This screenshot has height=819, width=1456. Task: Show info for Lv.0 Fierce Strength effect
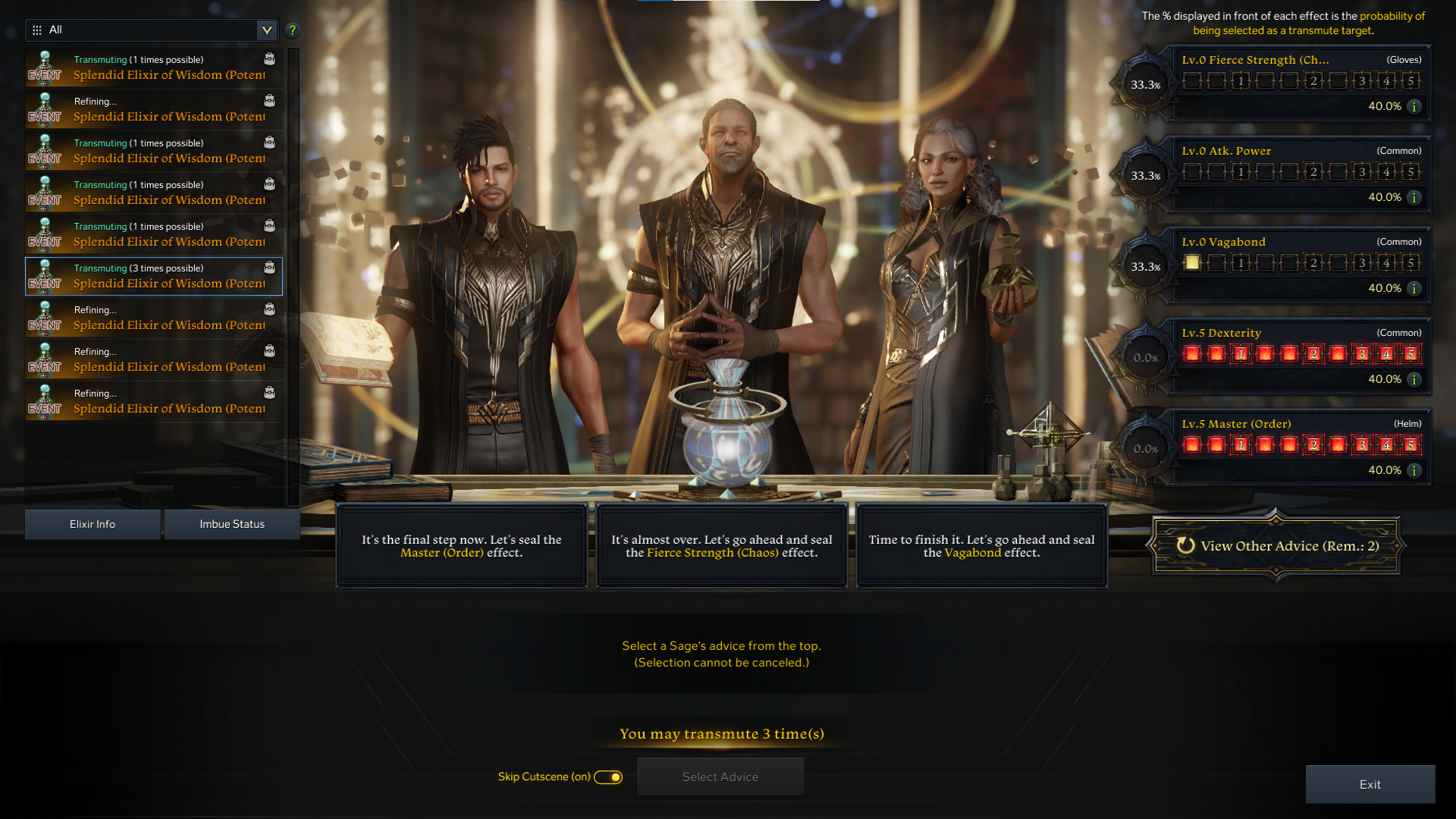[1414, 107]
